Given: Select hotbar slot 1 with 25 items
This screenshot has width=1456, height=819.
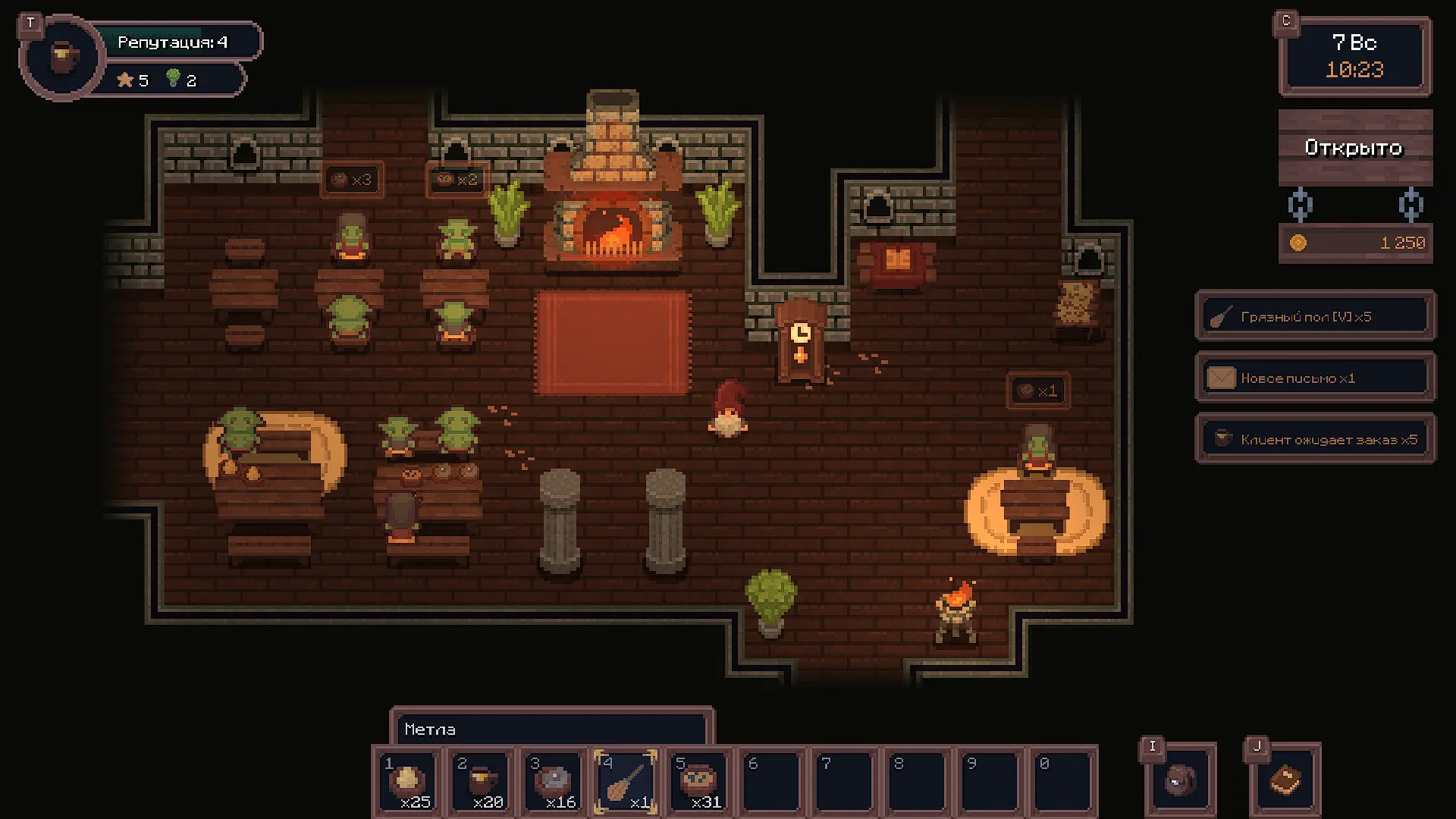Looking at the screenshot, I should 407,781.
